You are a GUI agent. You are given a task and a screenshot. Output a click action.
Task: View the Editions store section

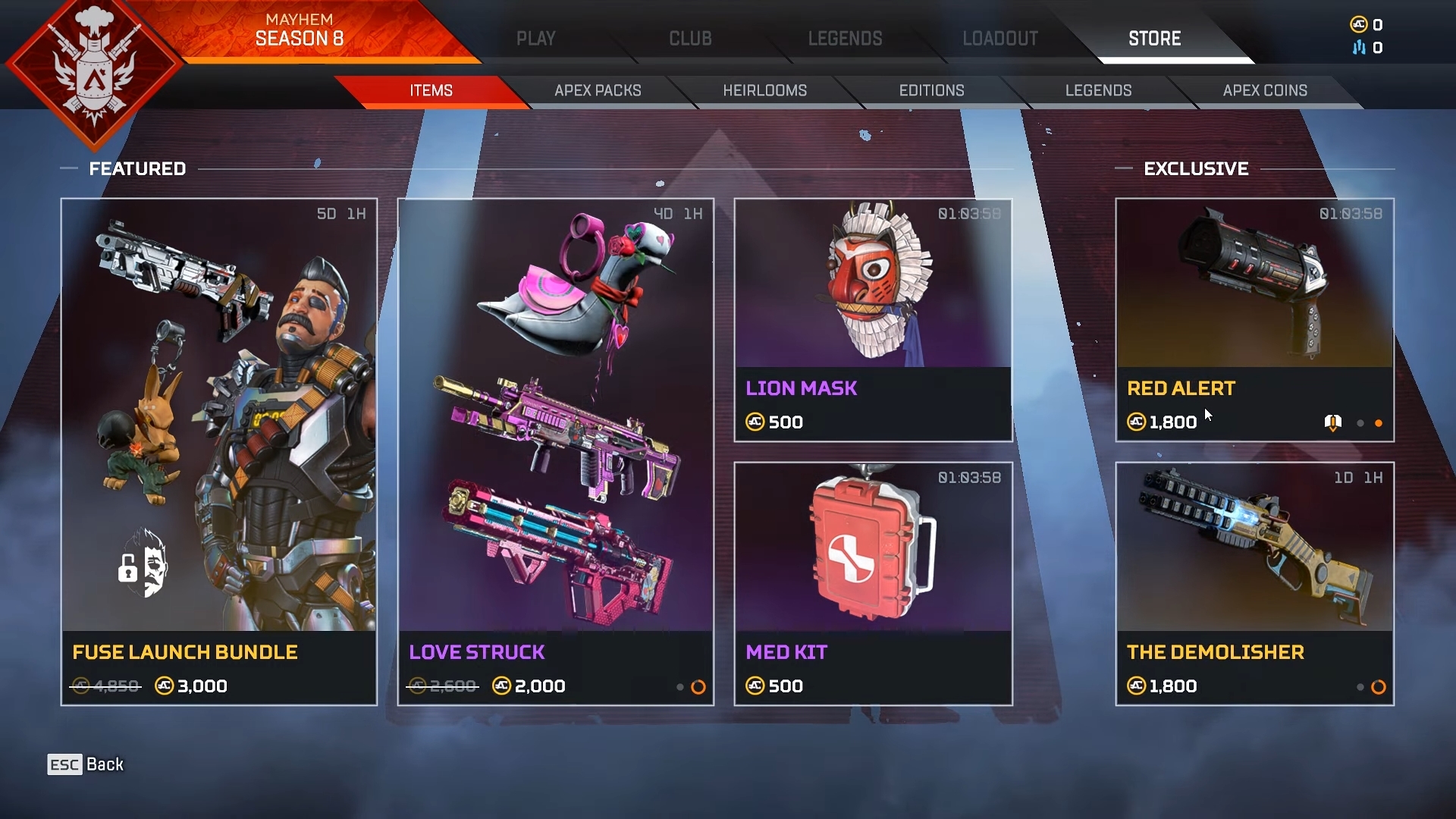click(931, 91)
